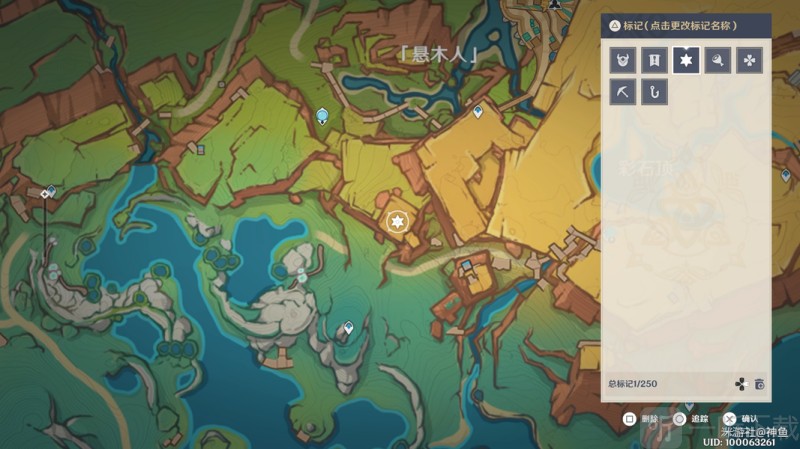Select the monster head marker icon
This screenshot has height=449, width=800.
click(x=622, y=61)
